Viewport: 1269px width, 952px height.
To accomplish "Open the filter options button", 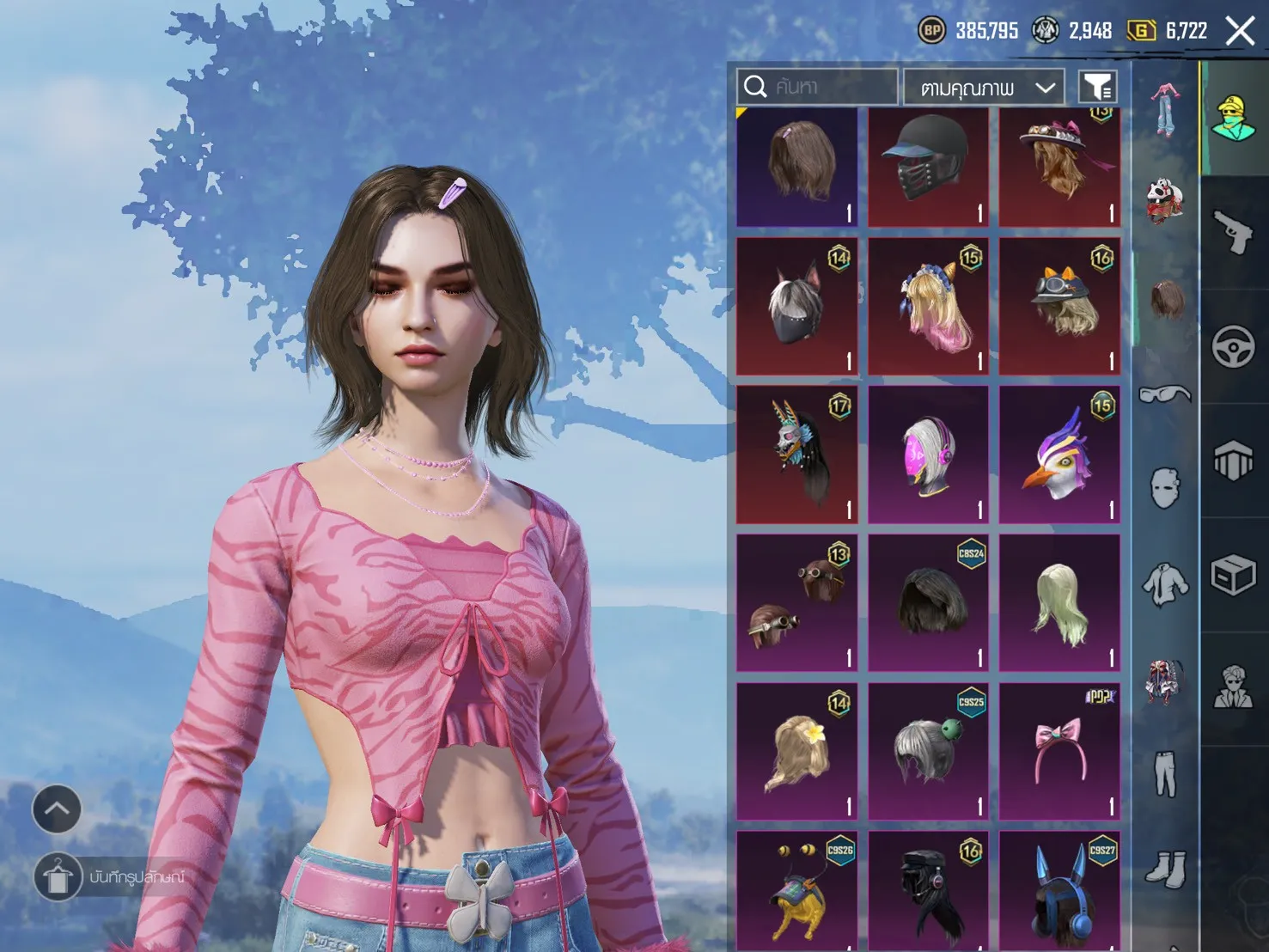I will [1097, 87].
